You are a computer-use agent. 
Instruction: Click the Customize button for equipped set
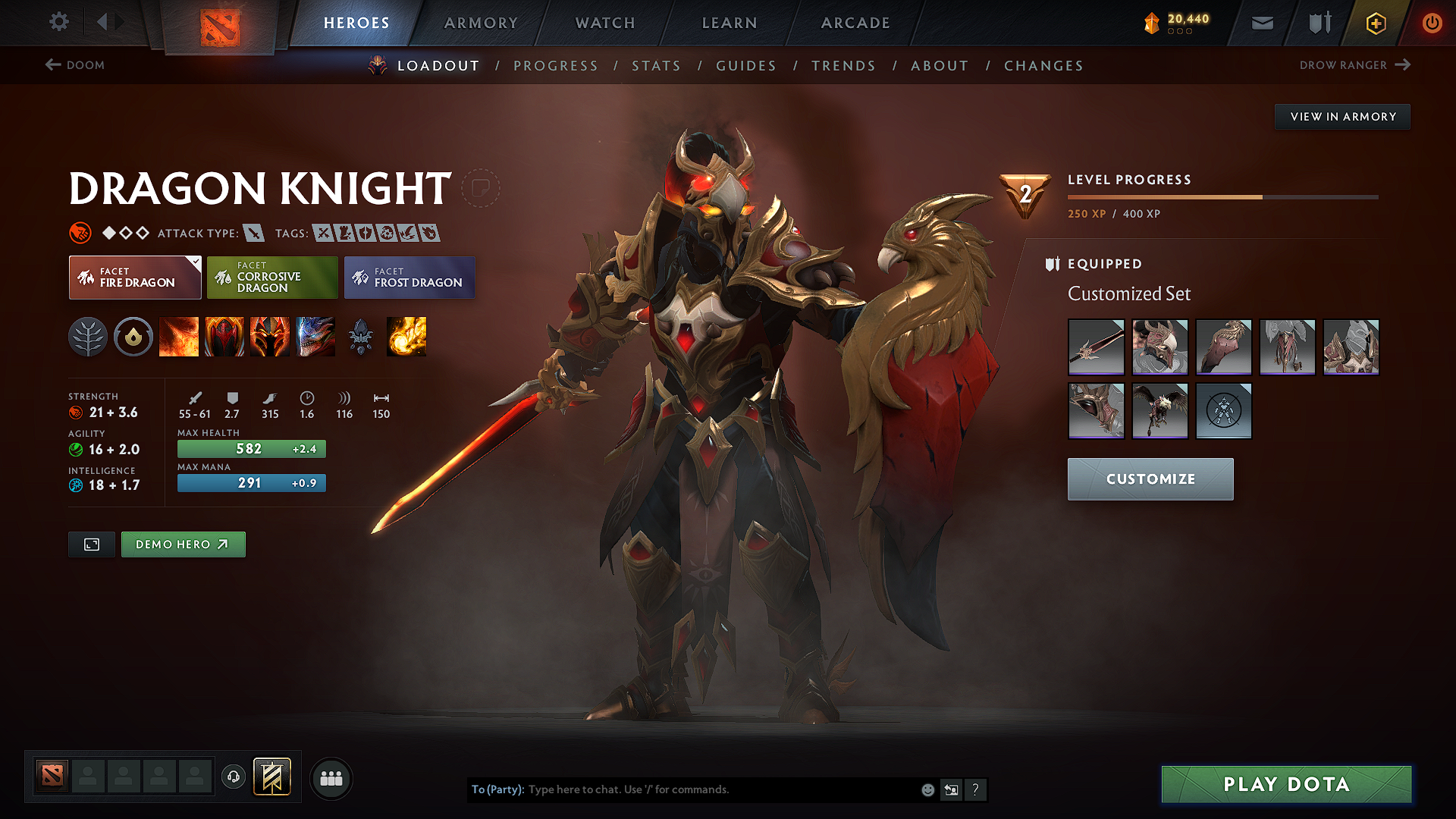pos(1150,479)
